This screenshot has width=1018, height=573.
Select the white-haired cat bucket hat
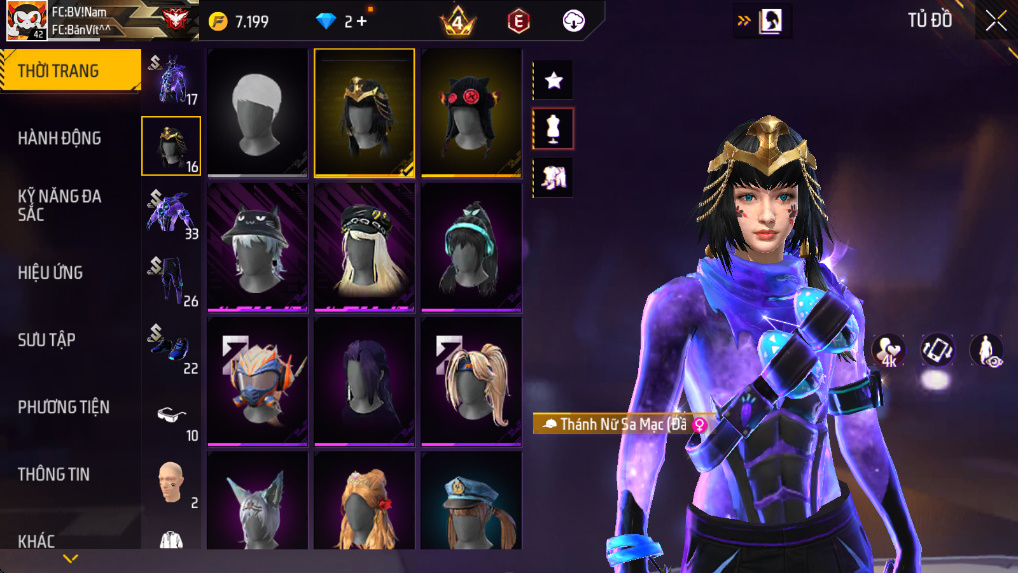257,245
